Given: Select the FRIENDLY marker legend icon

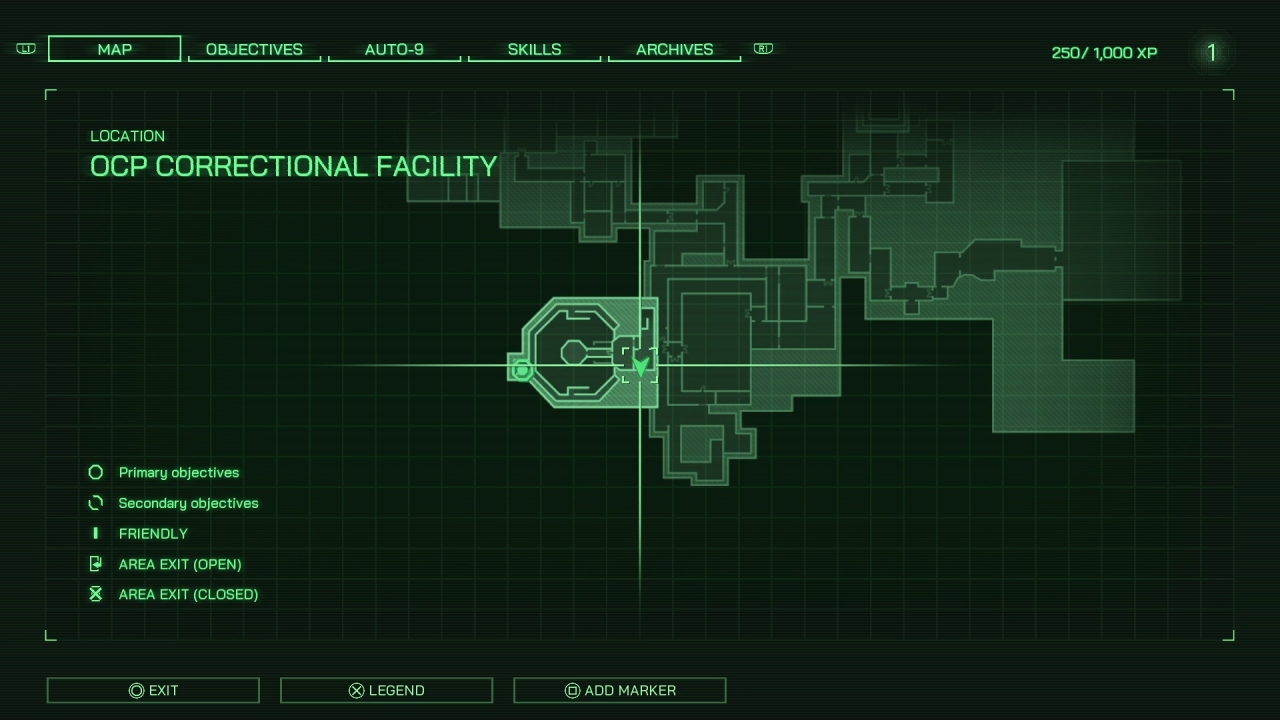Looking at the screenshot, I should pyautogui.click(x=95, y=533).
